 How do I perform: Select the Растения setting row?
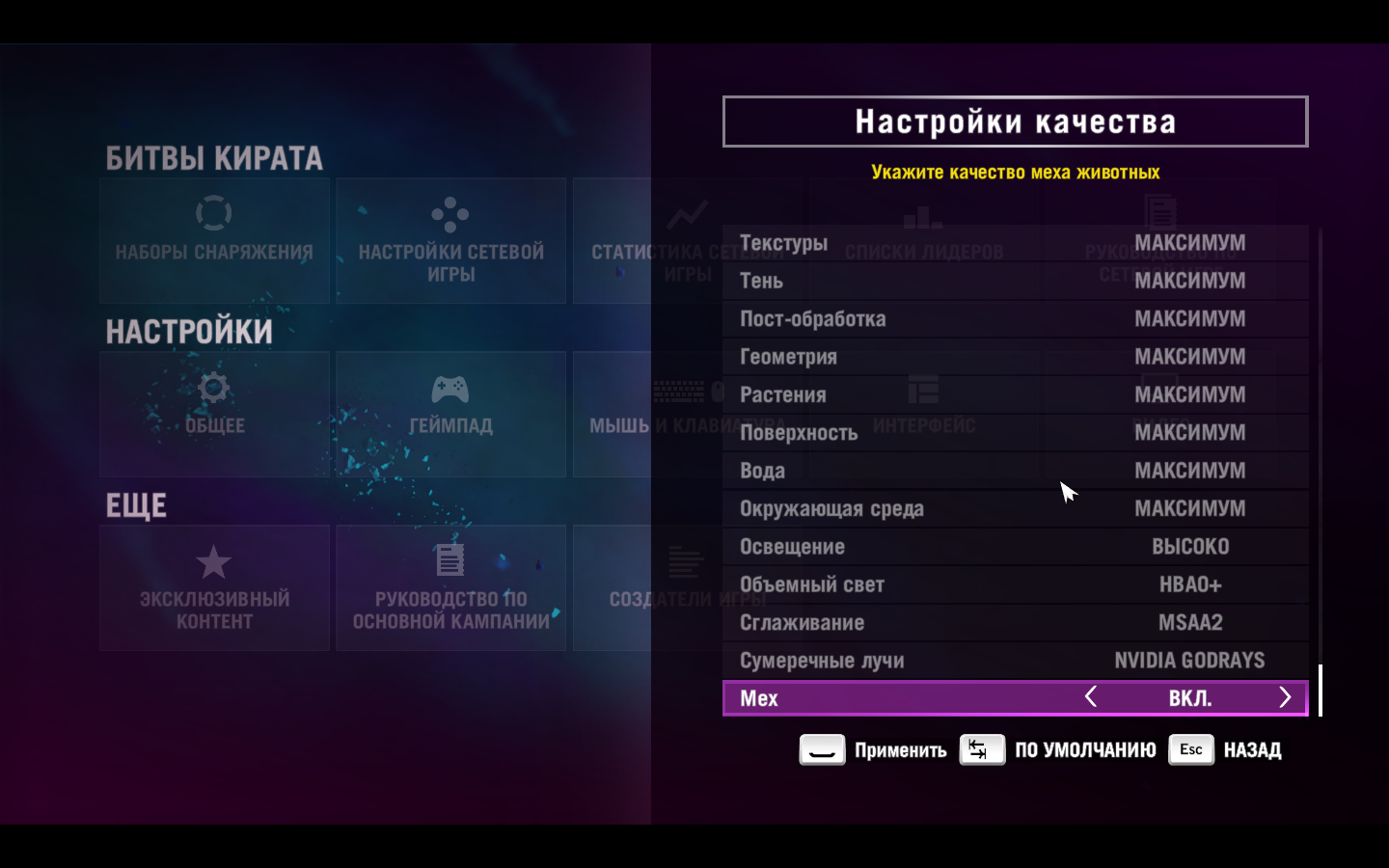tap(1015, 394)
